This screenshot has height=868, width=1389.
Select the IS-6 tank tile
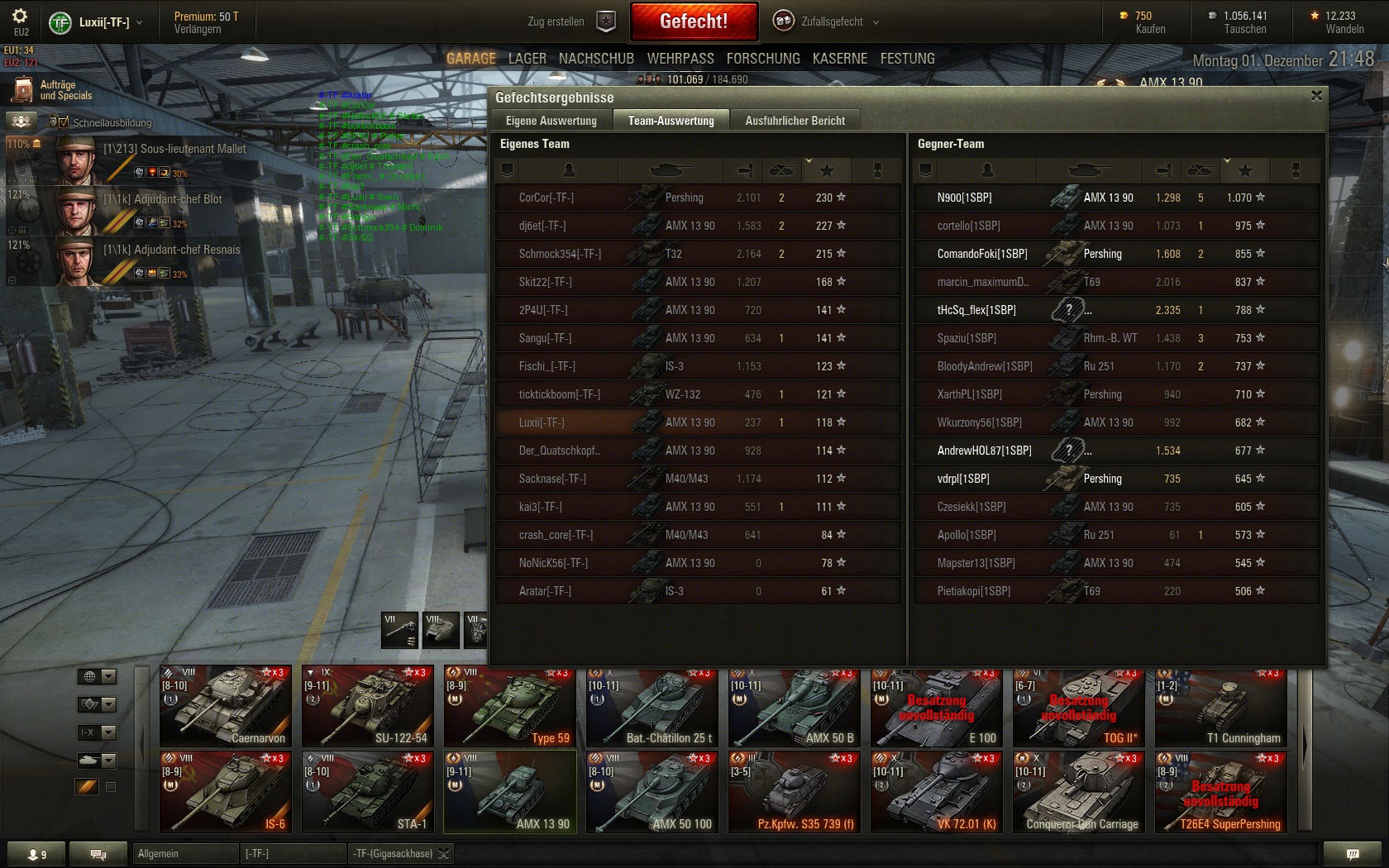pyautogui.click(x=226, y=792)
